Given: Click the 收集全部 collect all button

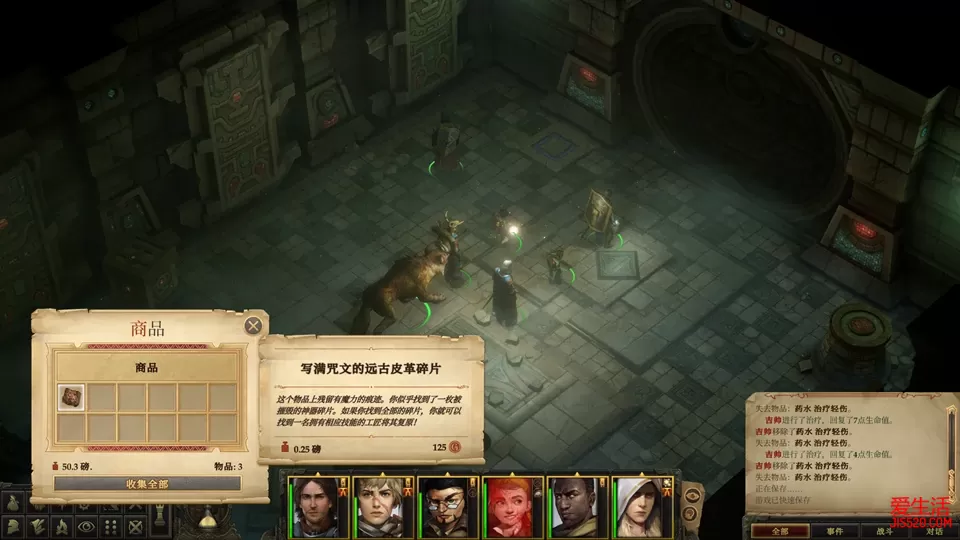Looking at the screenshot, I should 147,484.
